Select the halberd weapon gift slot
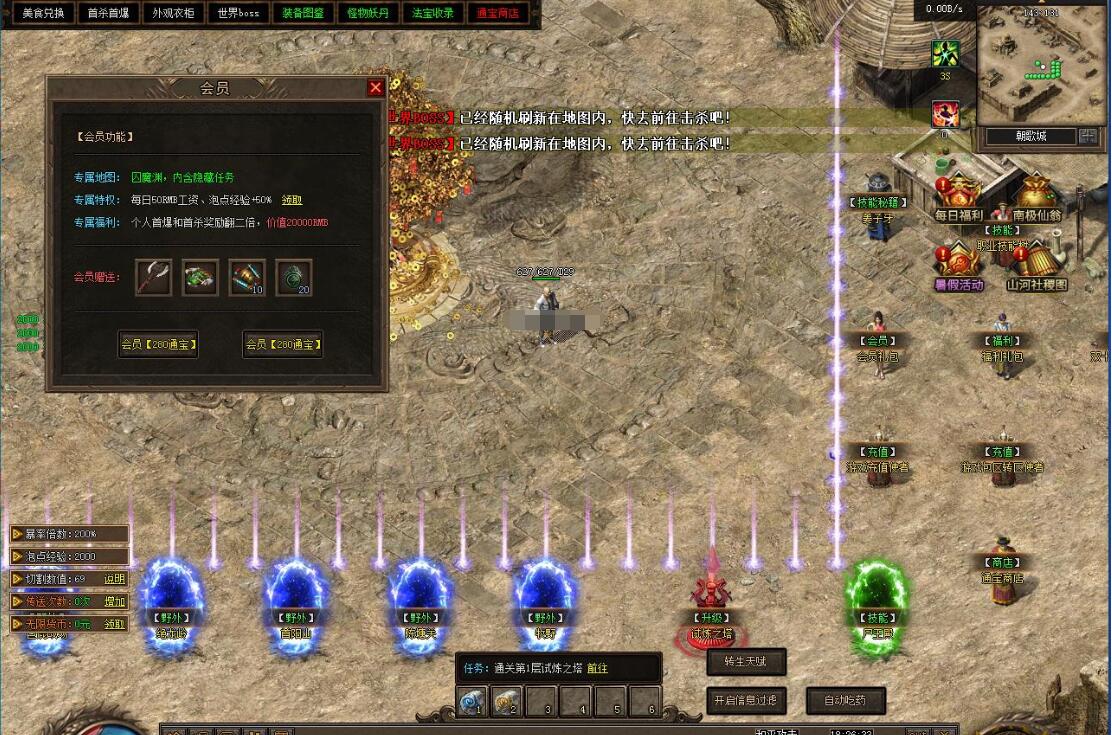Screen dimensions: 1112x735 pyautogui.click(x=154, y=277)
